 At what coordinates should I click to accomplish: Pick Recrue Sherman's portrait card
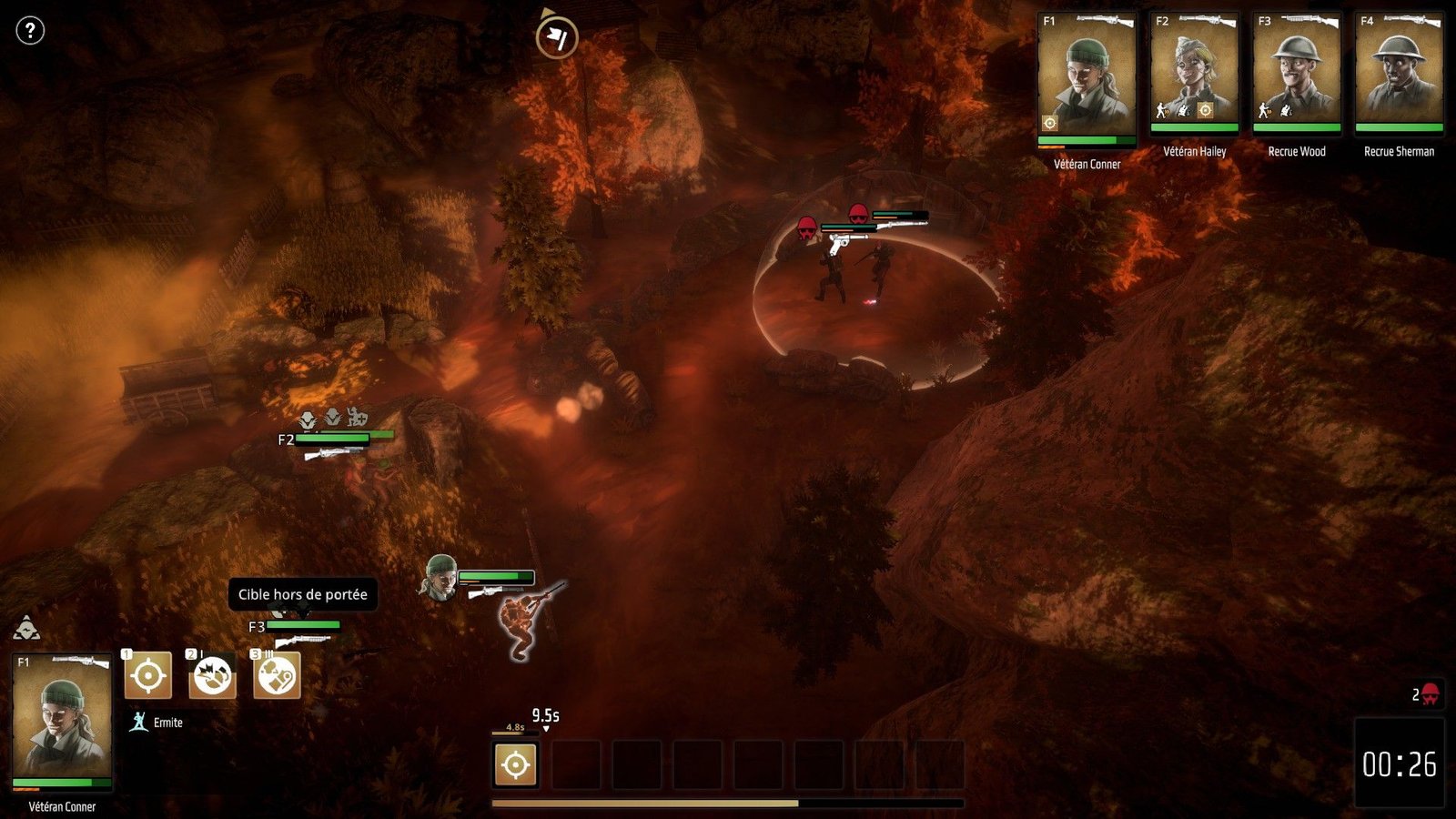click(x=1399, y=74)
